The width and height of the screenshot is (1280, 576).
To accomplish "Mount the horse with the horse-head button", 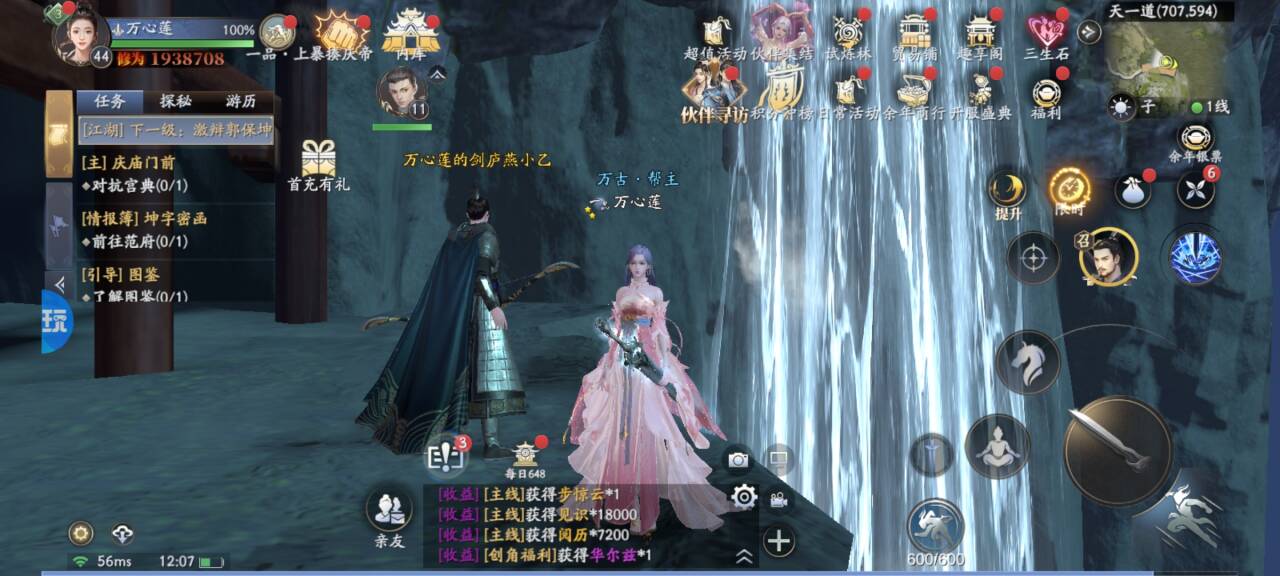I will tap(1027, 362).
